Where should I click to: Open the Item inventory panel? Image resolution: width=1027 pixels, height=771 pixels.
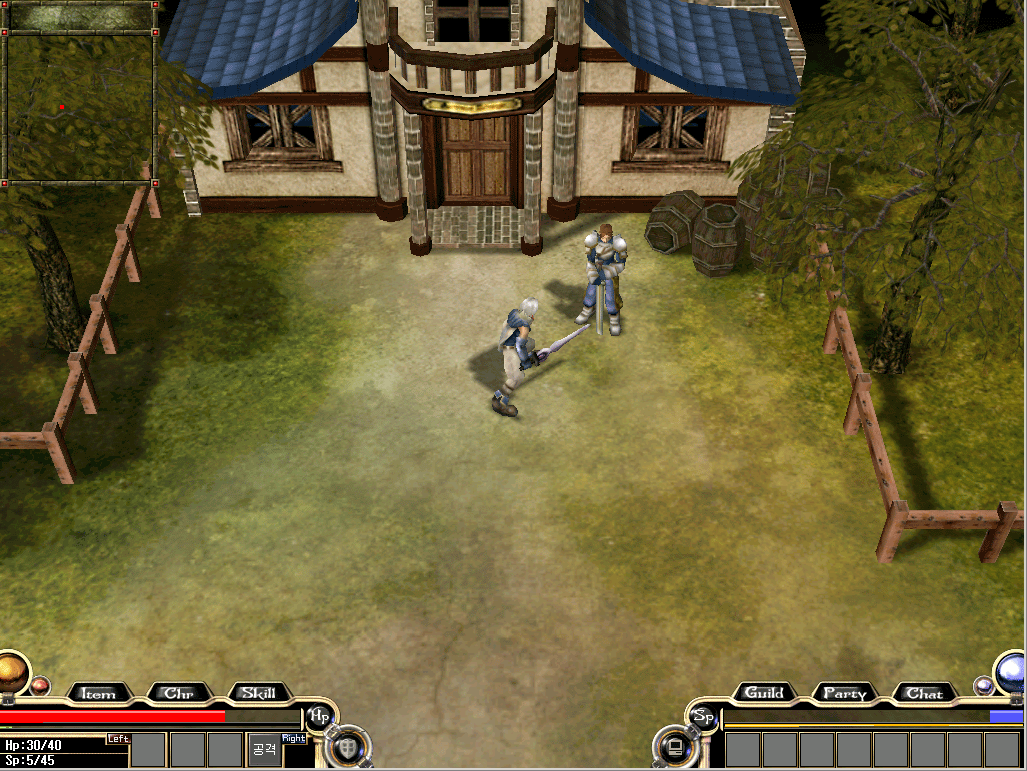(98, 693)
